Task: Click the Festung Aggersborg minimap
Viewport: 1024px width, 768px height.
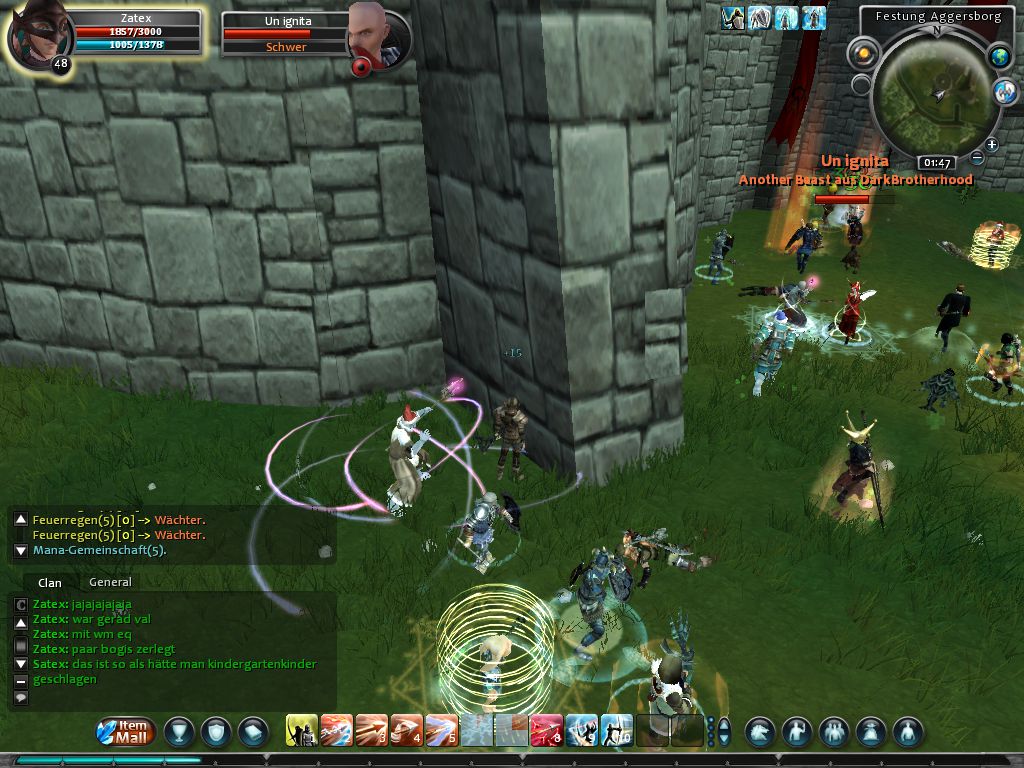Action: point(935,93)
